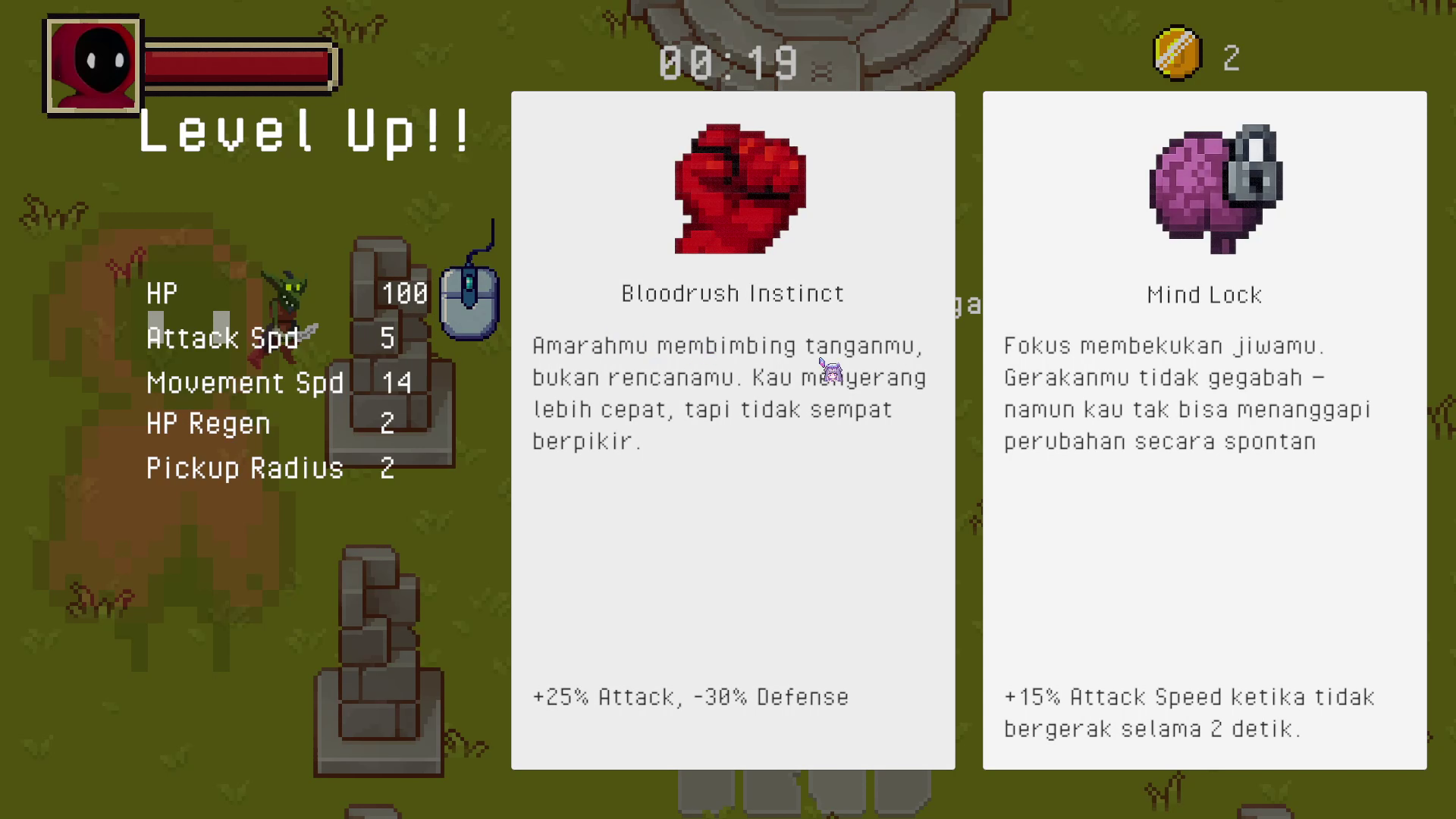Select the Mind Lock upgrade card

click(x=1204, y=430)
